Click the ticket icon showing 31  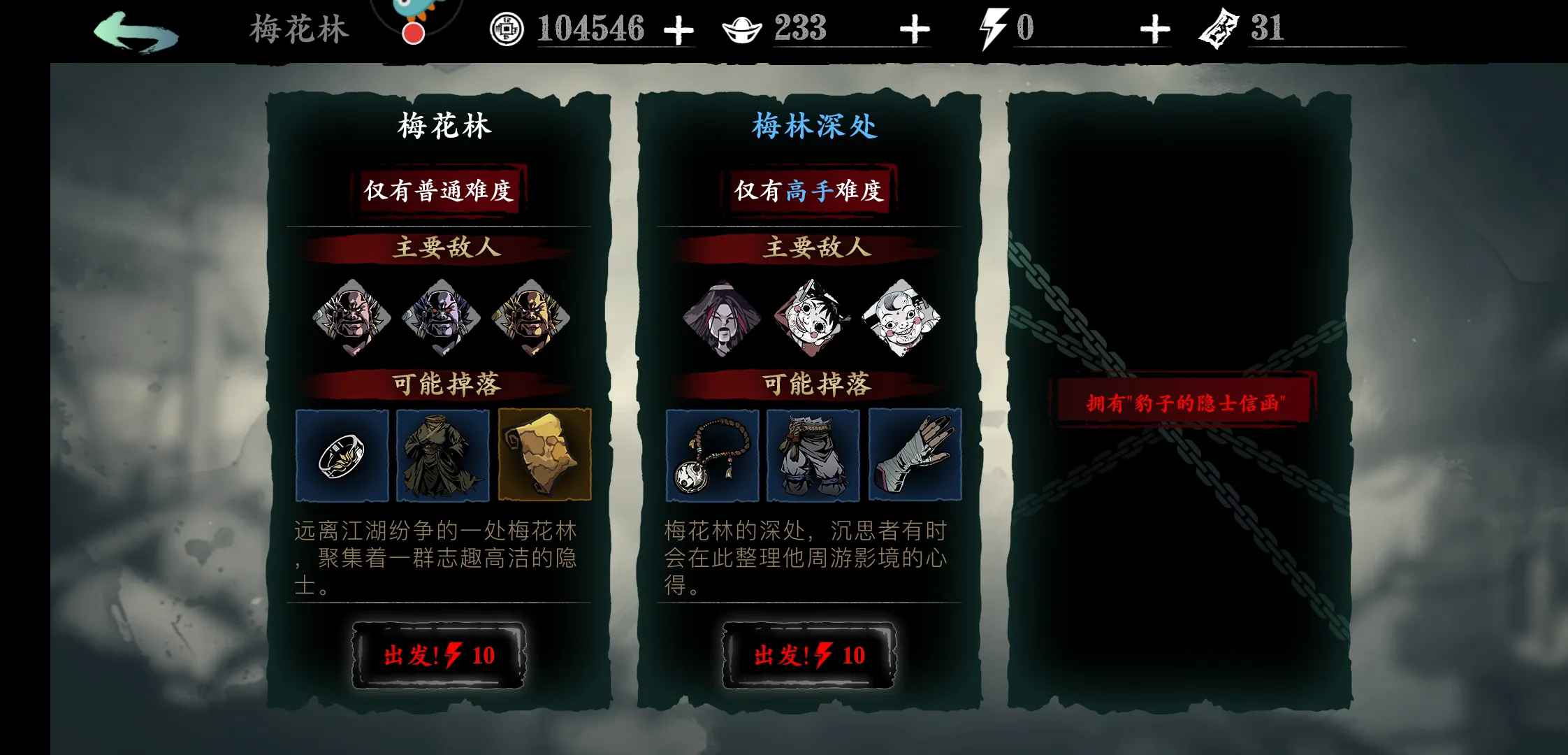pos(1217,28)
